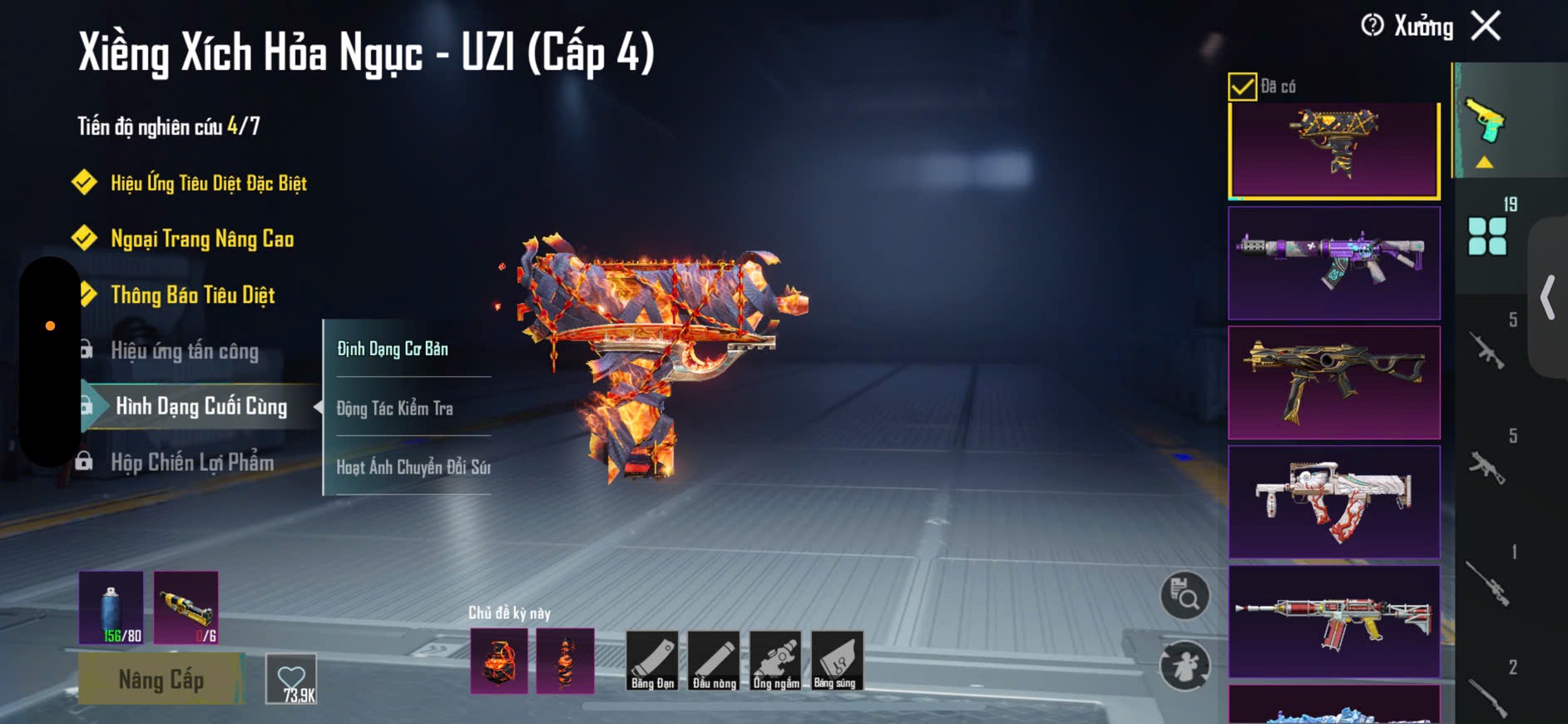The width and height of the screenshot is (1568, 724).
Task: Show the Băng Đạn attachment
Action: click(652, 661)
